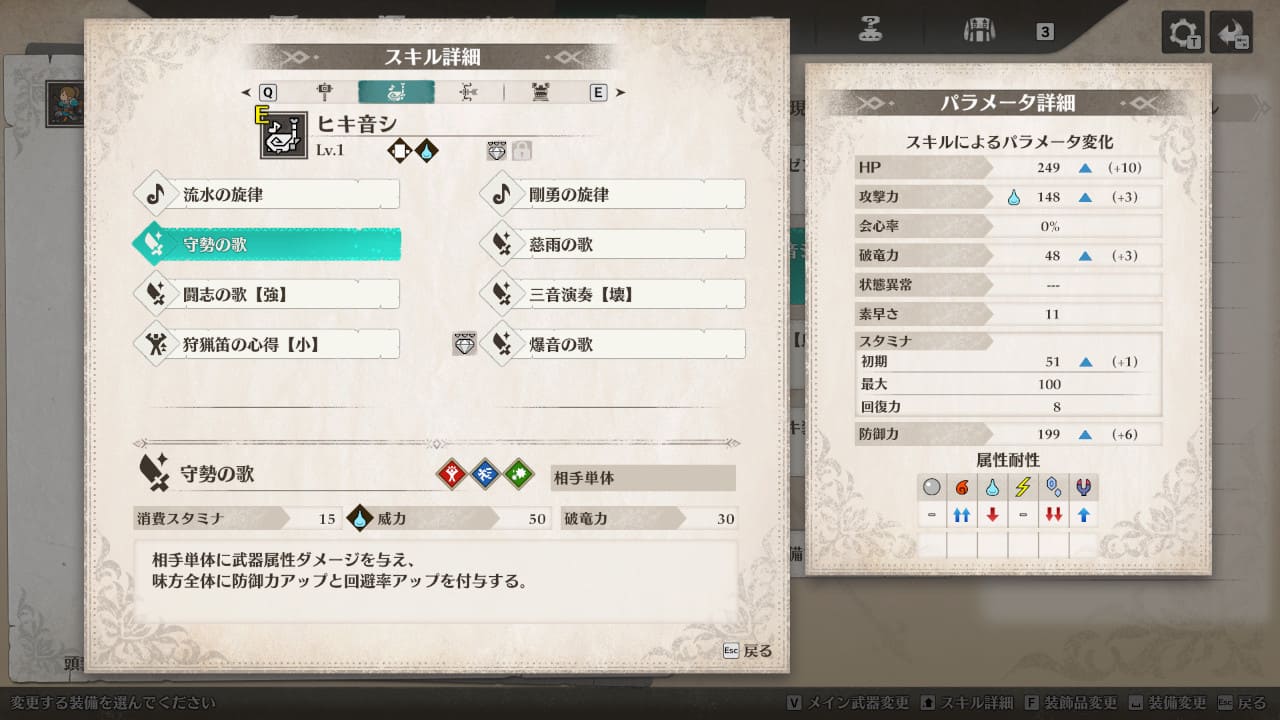Select the 爆音の歌 skill
The height and width of the screenshot is (720, 1280).
(612, 345)
